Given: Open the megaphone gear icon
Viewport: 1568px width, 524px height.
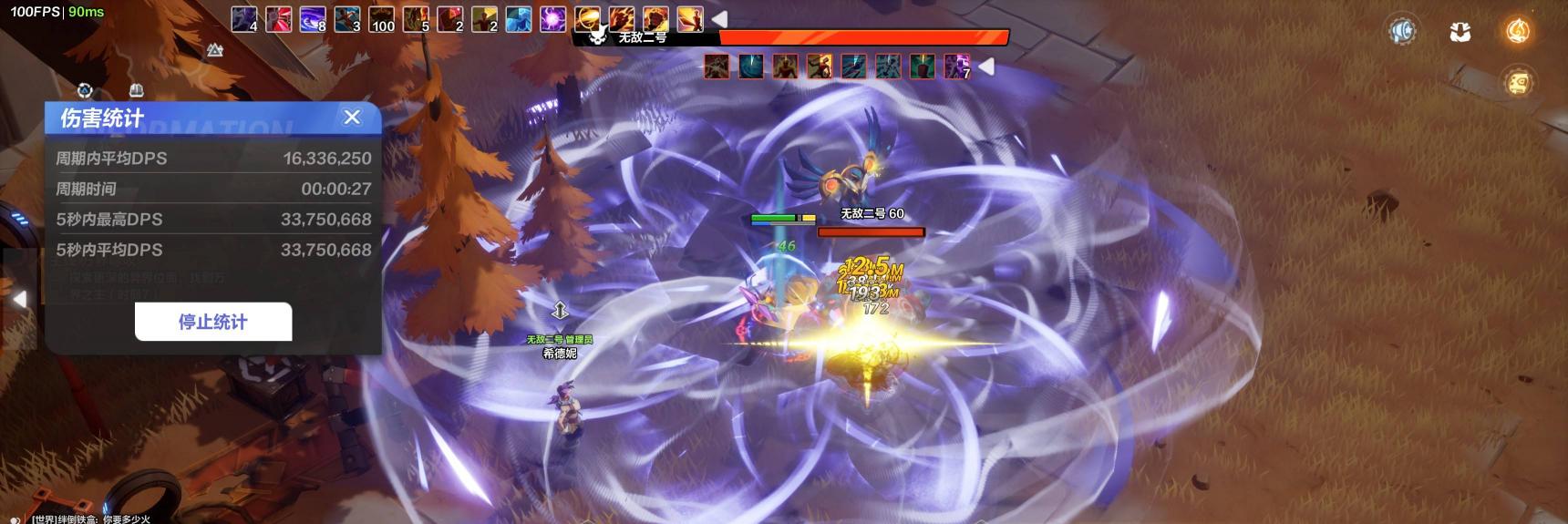Looking at the screenshot, I should pyautogui.click(x=1402, y=32).
